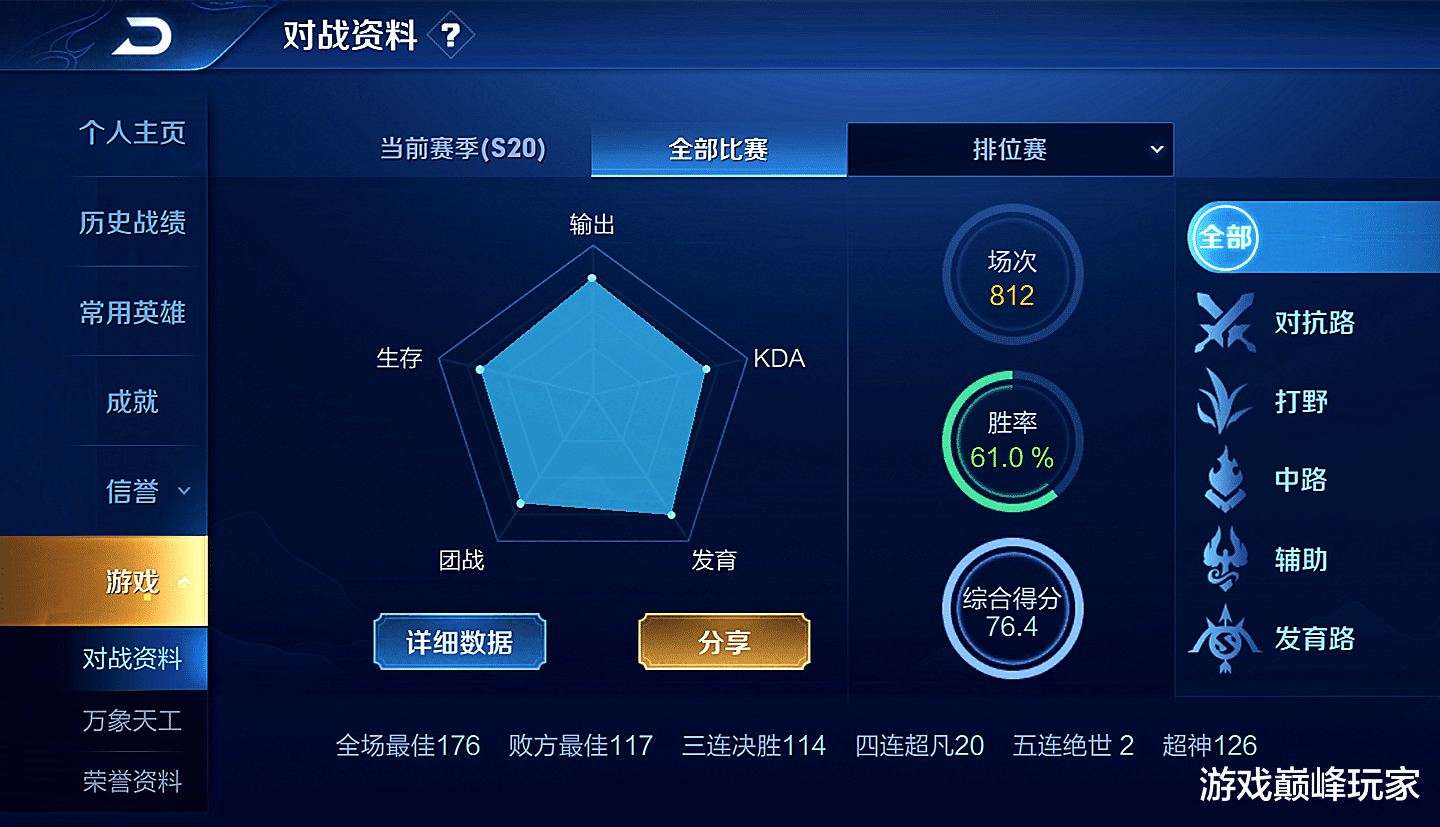Click the 场次 match count circle

click(x=1012, y=274)
